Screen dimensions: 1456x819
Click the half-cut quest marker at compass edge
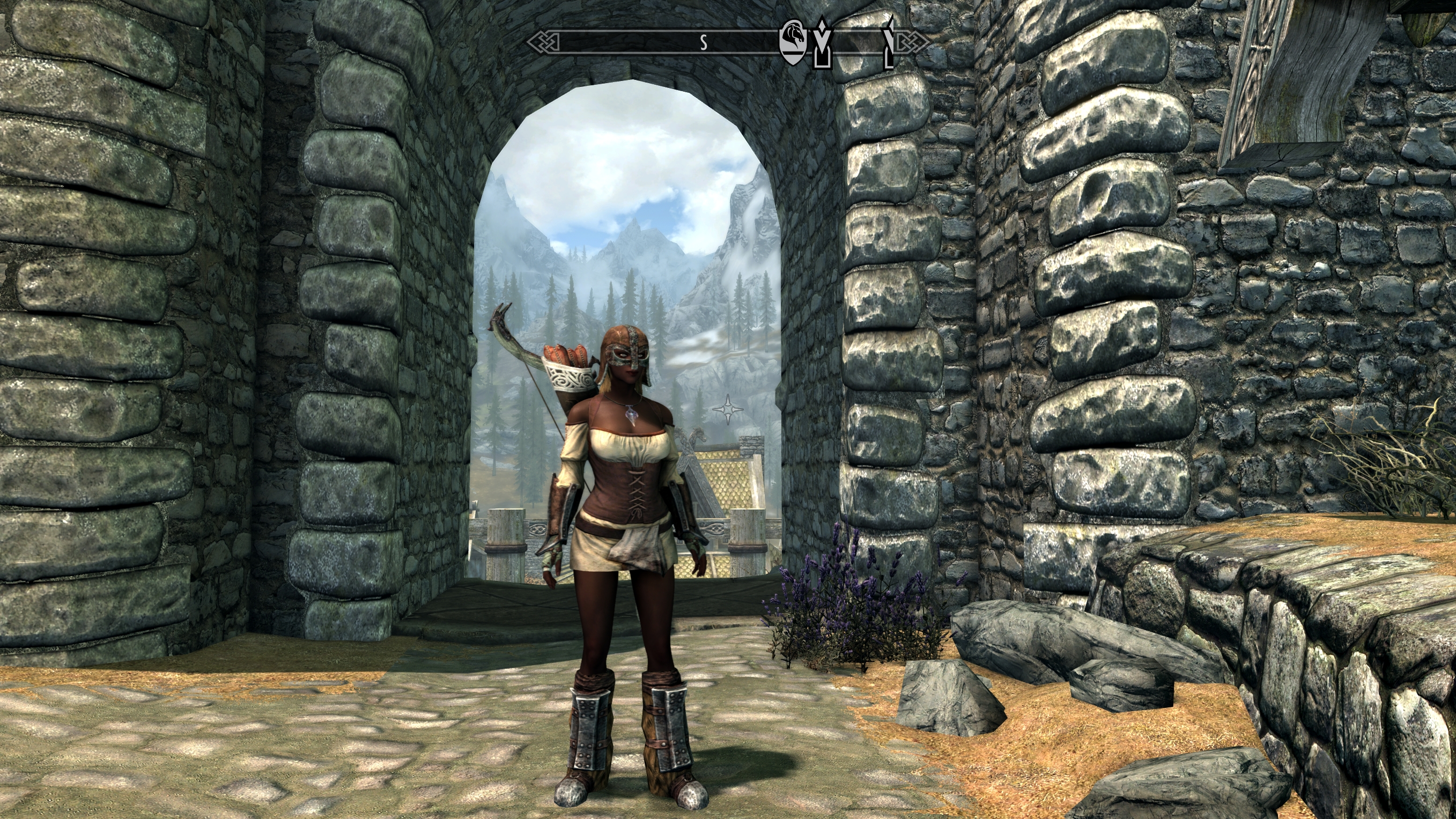tap(889, 43)
